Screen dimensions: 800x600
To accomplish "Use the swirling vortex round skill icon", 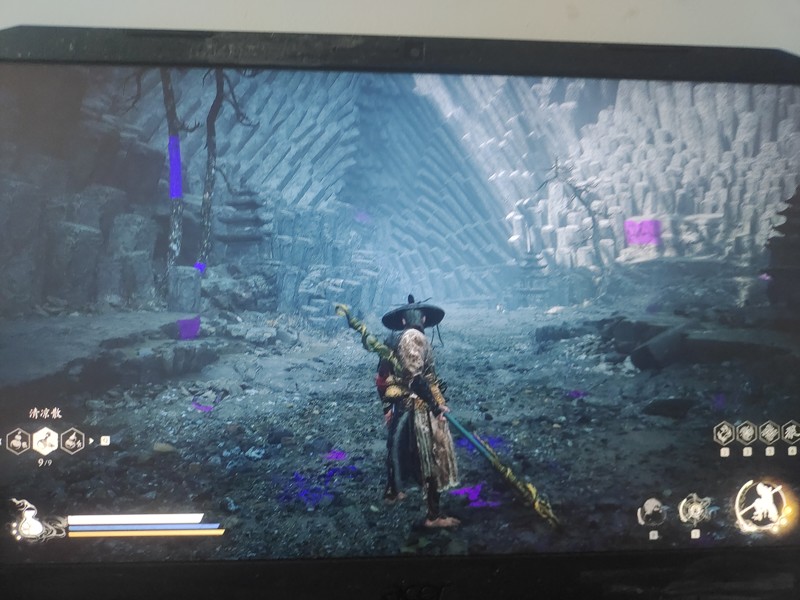I will click(694, 511).
